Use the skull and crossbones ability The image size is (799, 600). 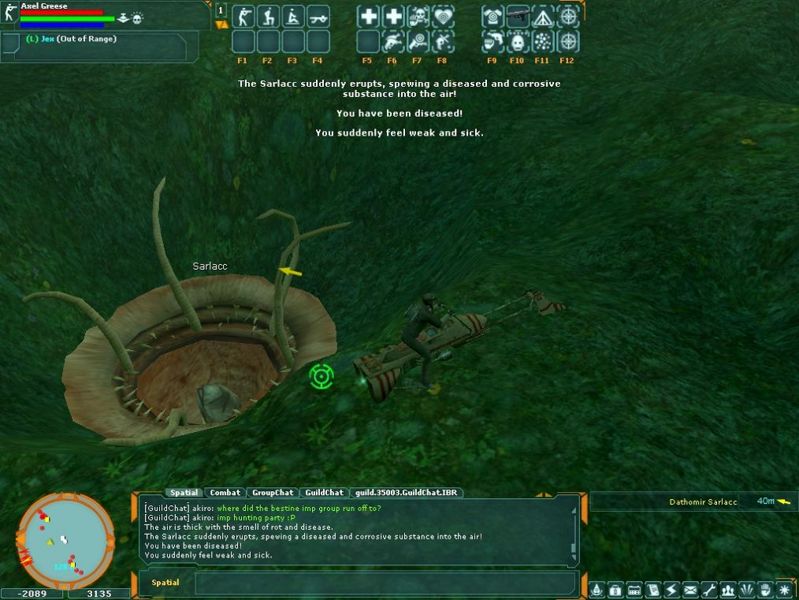tap(418, 16)
